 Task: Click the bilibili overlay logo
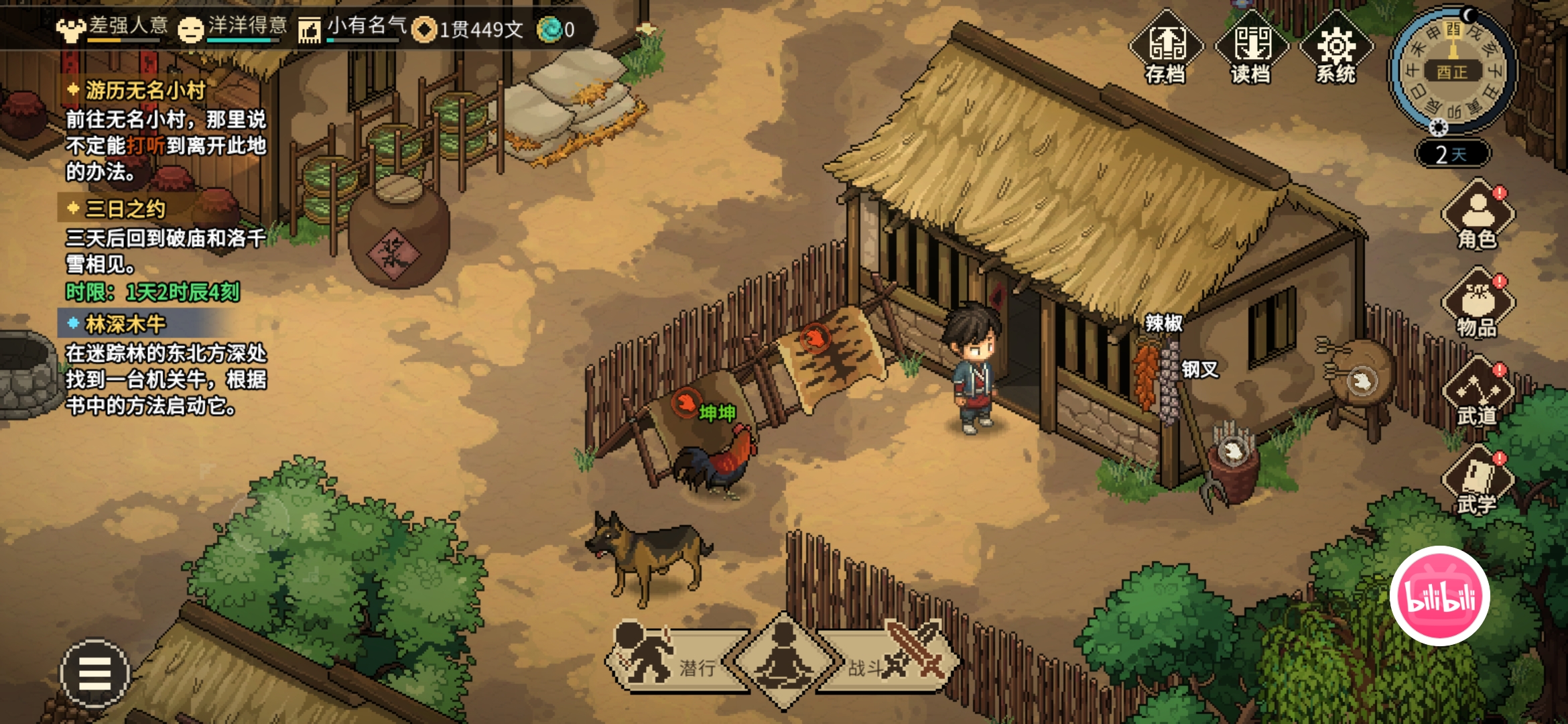point(1439,596)
